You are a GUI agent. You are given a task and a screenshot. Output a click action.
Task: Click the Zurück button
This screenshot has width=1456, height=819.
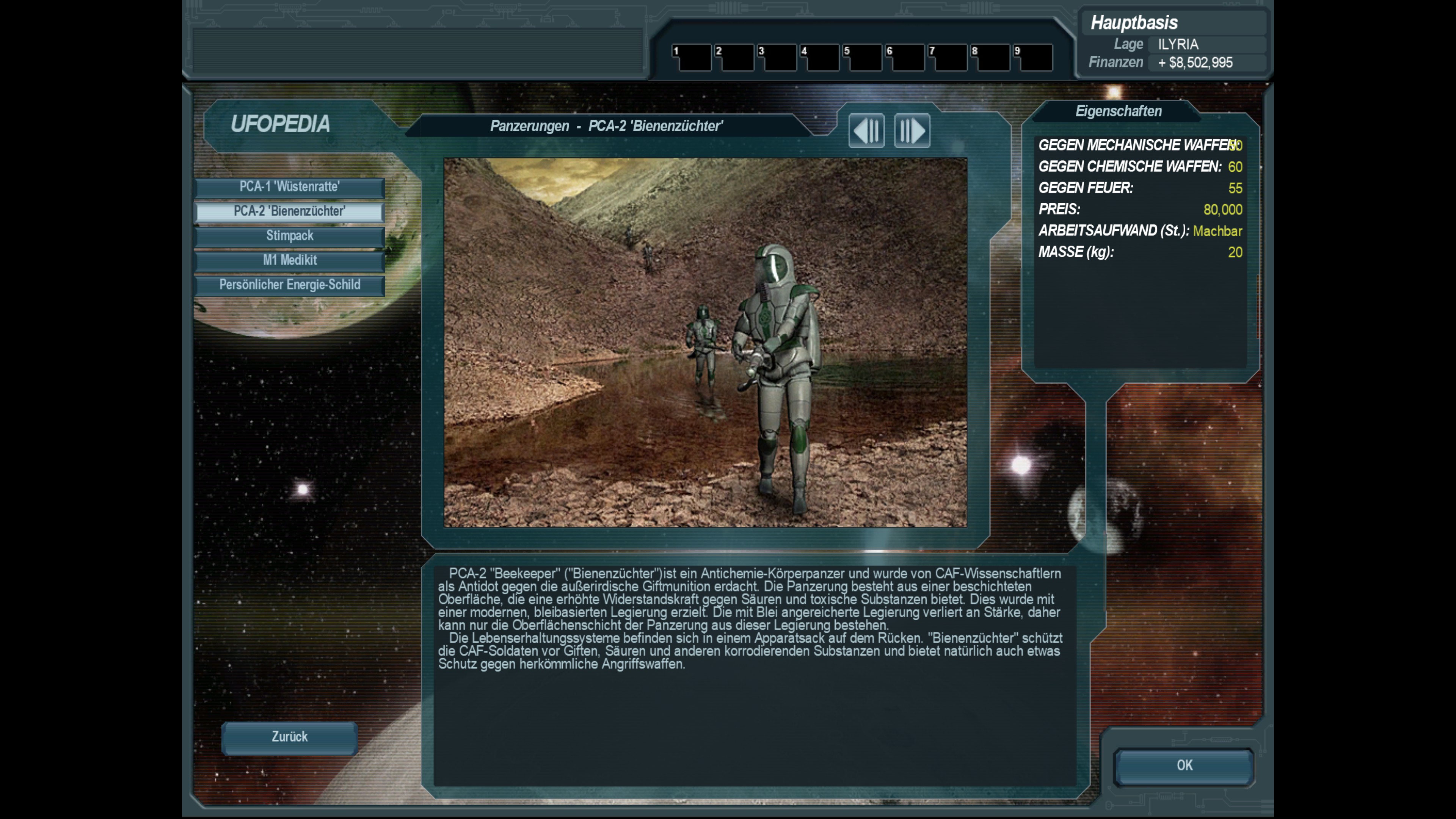(289, 737)
